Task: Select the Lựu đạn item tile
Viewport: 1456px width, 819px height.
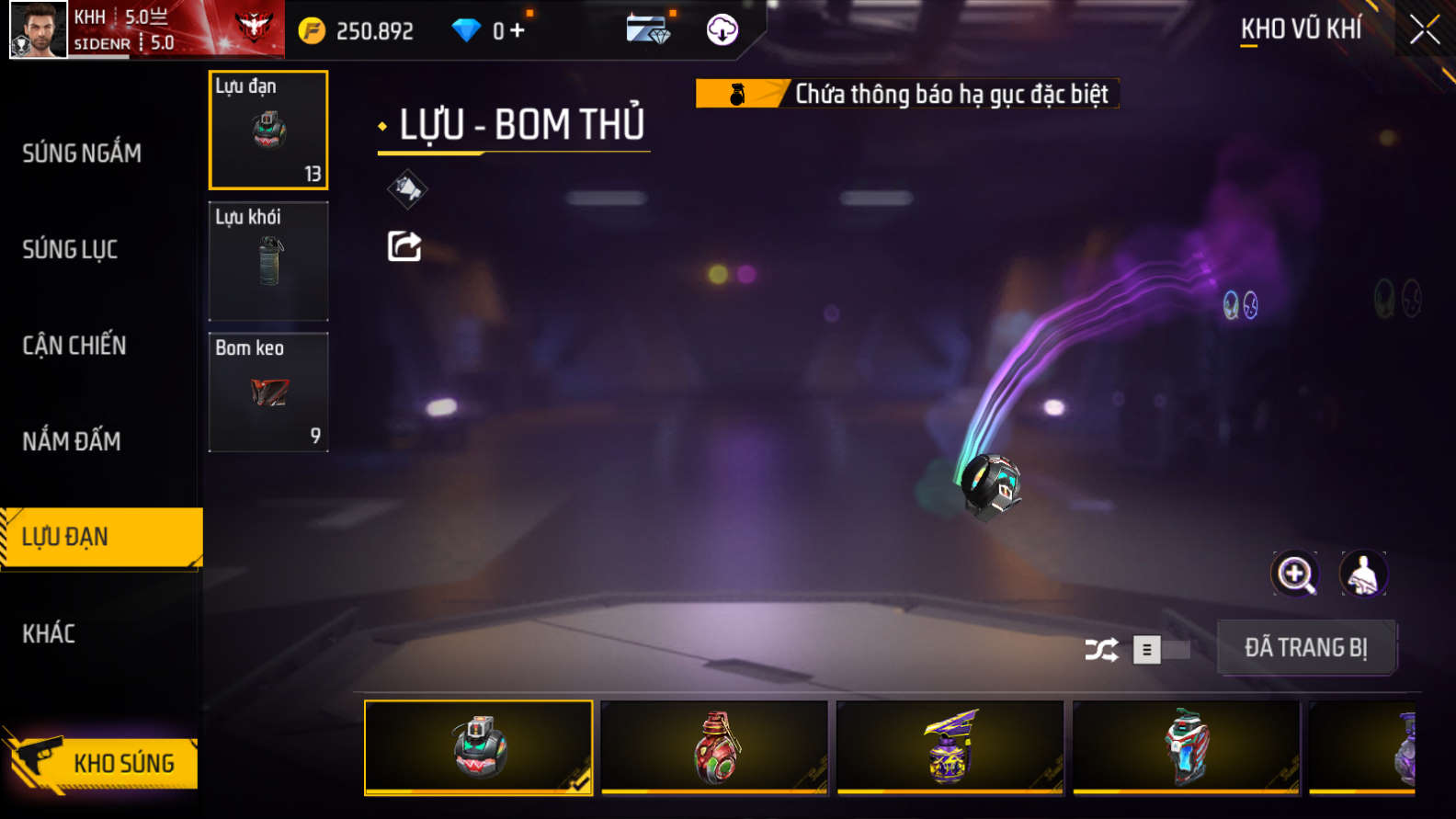Action: point(268,130)
